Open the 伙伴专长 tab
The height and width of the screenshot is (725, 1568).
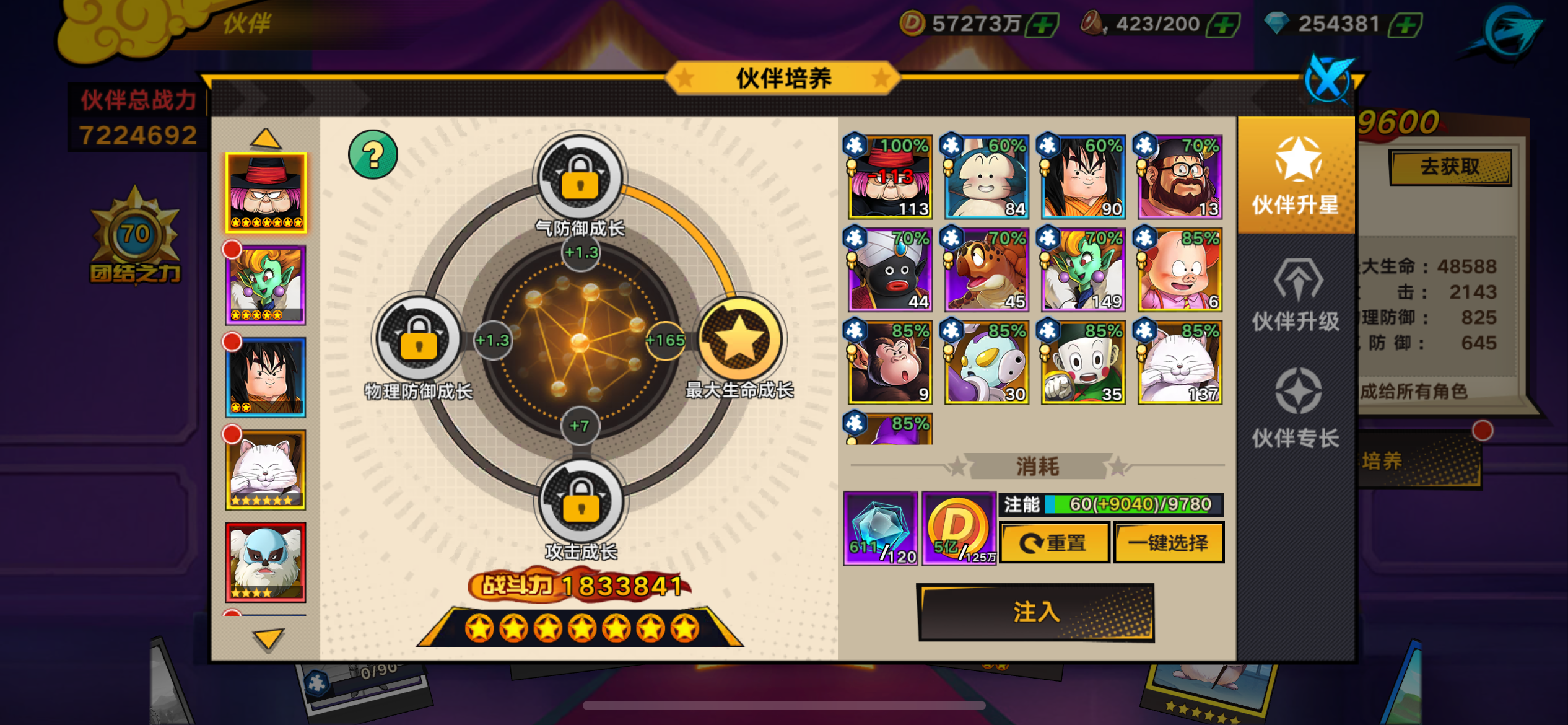(1296, 409)
